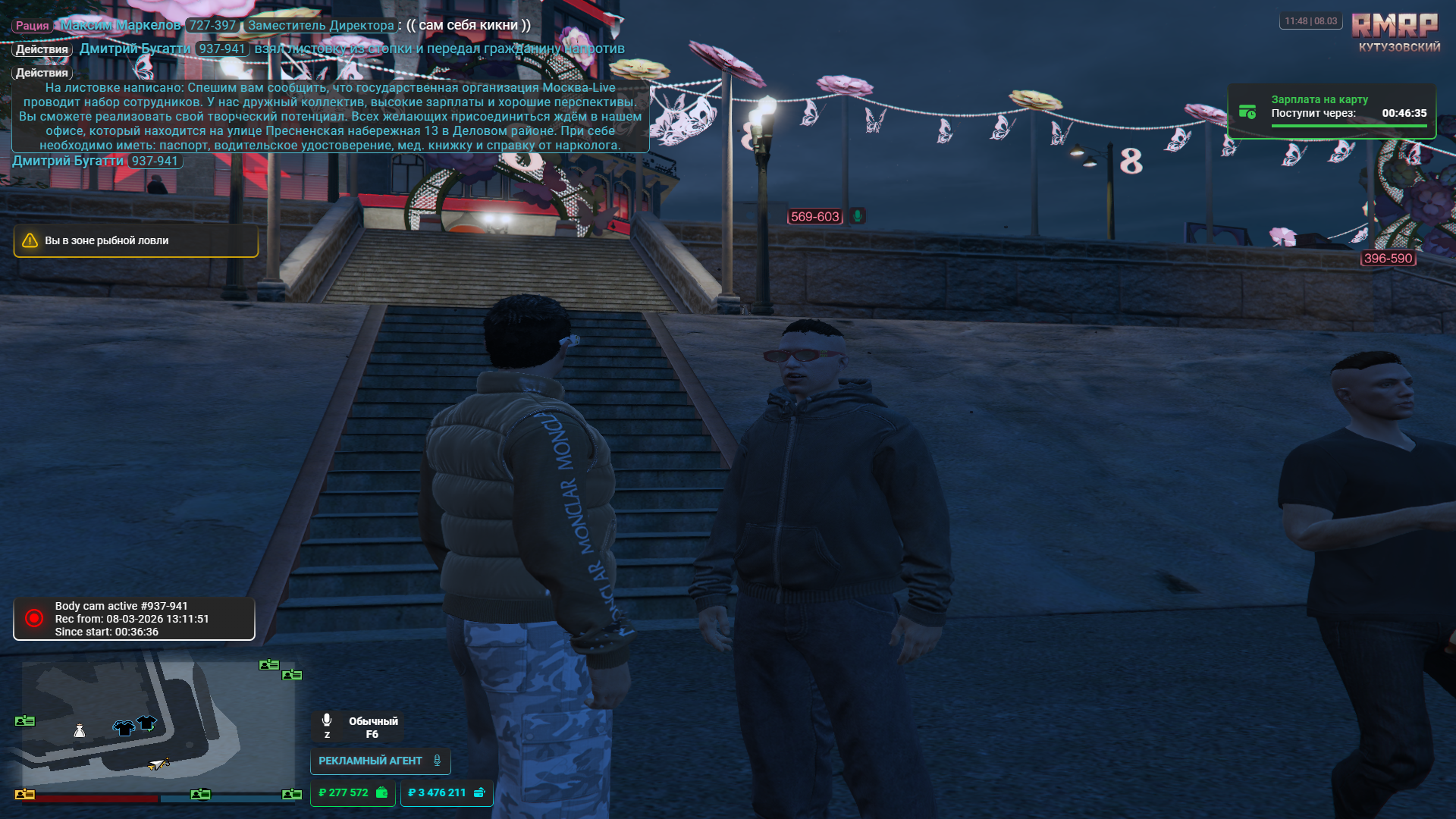Select the 396-590 player ID tag

tap(1388, 259)
